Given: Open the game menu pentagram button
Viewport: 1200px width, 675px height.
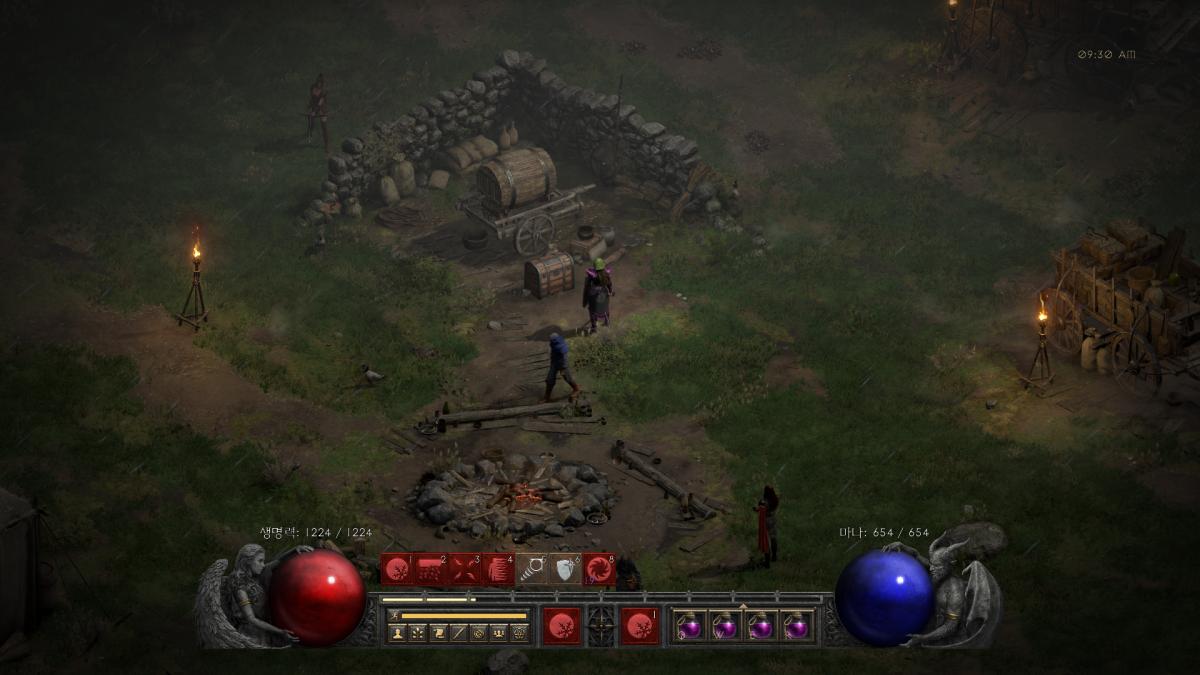Looking at the screenshot, I should click(x=518, y=633).
